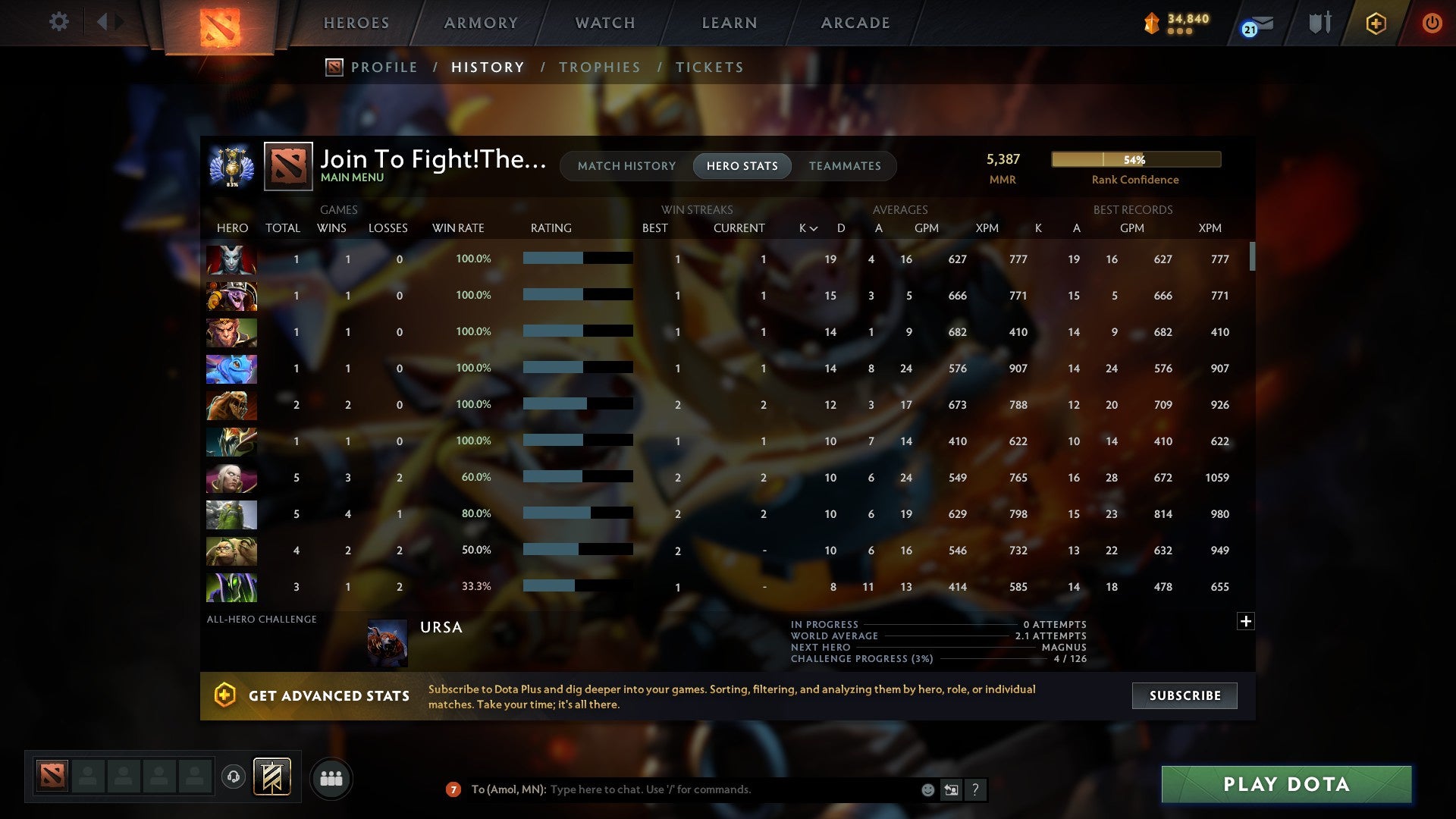Click the Subscribe button
The height and width of the screenshot is (819, 1456).
(x=1184, y=695)
